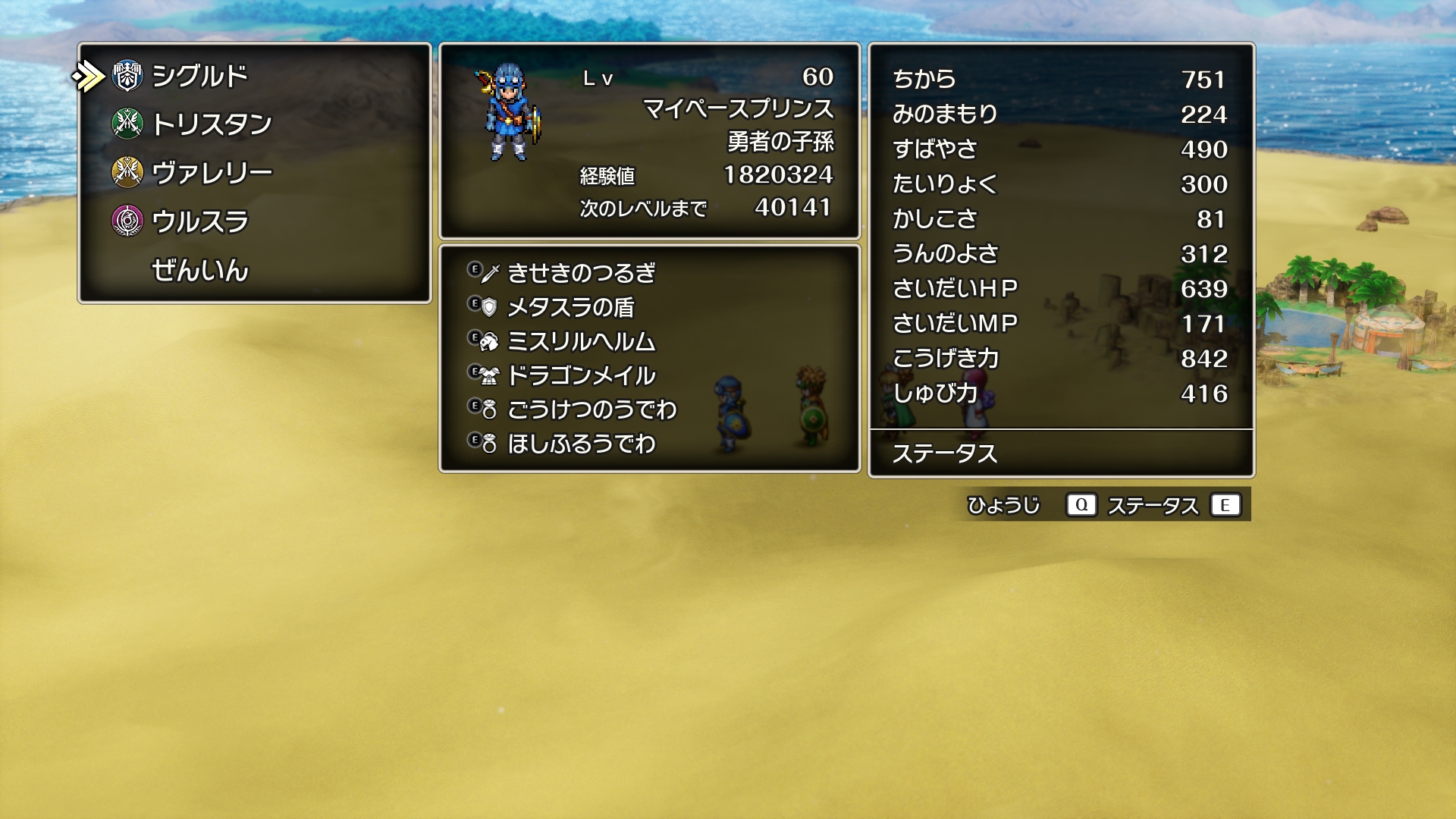Screen dimensions: 1456x819
Task: Select party member シグルド
Action: coord(200,76)
